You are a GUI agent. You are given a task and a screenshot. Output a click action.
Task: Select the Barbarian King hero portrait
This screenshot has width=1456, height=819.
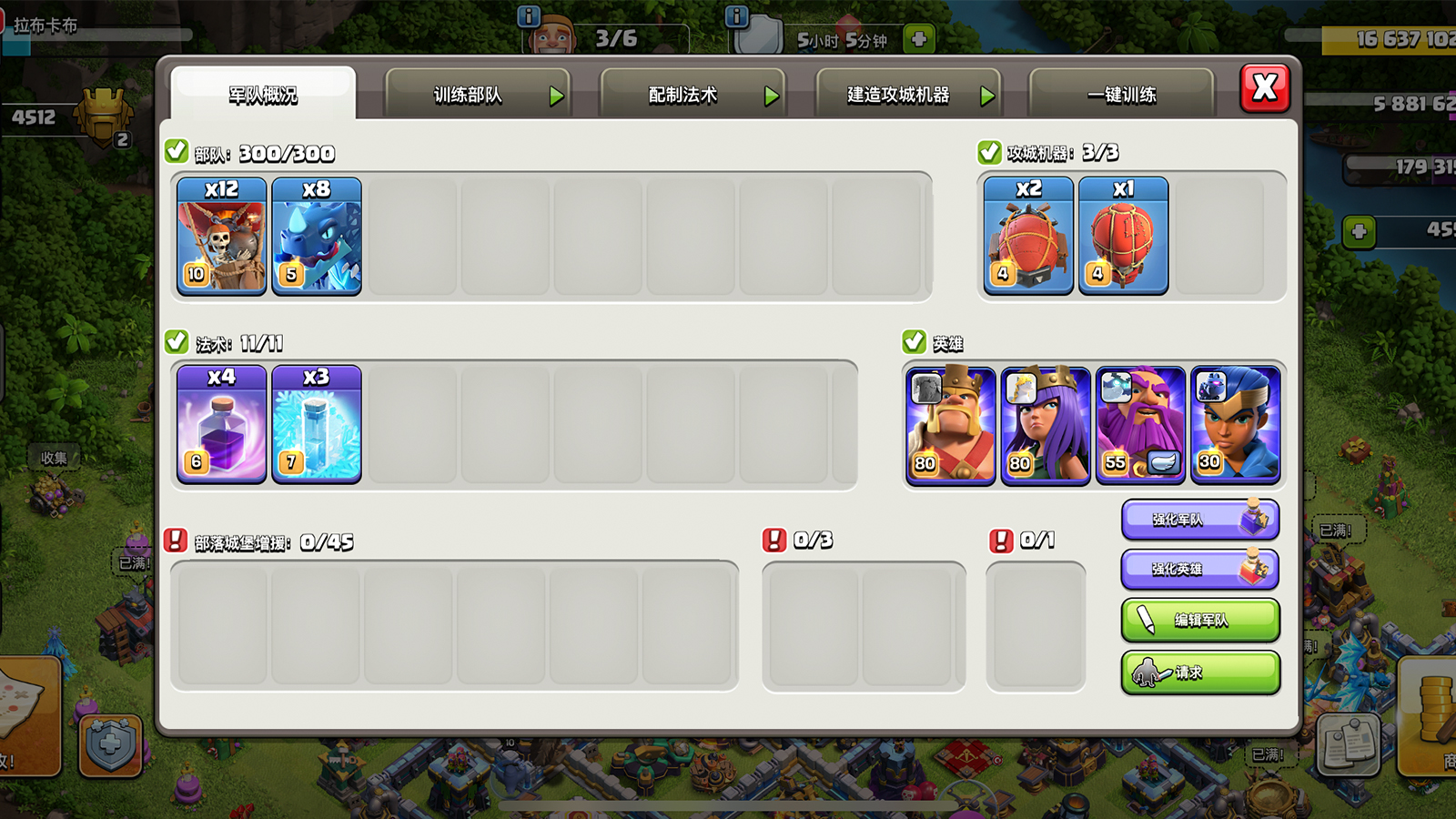pos(951,425)
